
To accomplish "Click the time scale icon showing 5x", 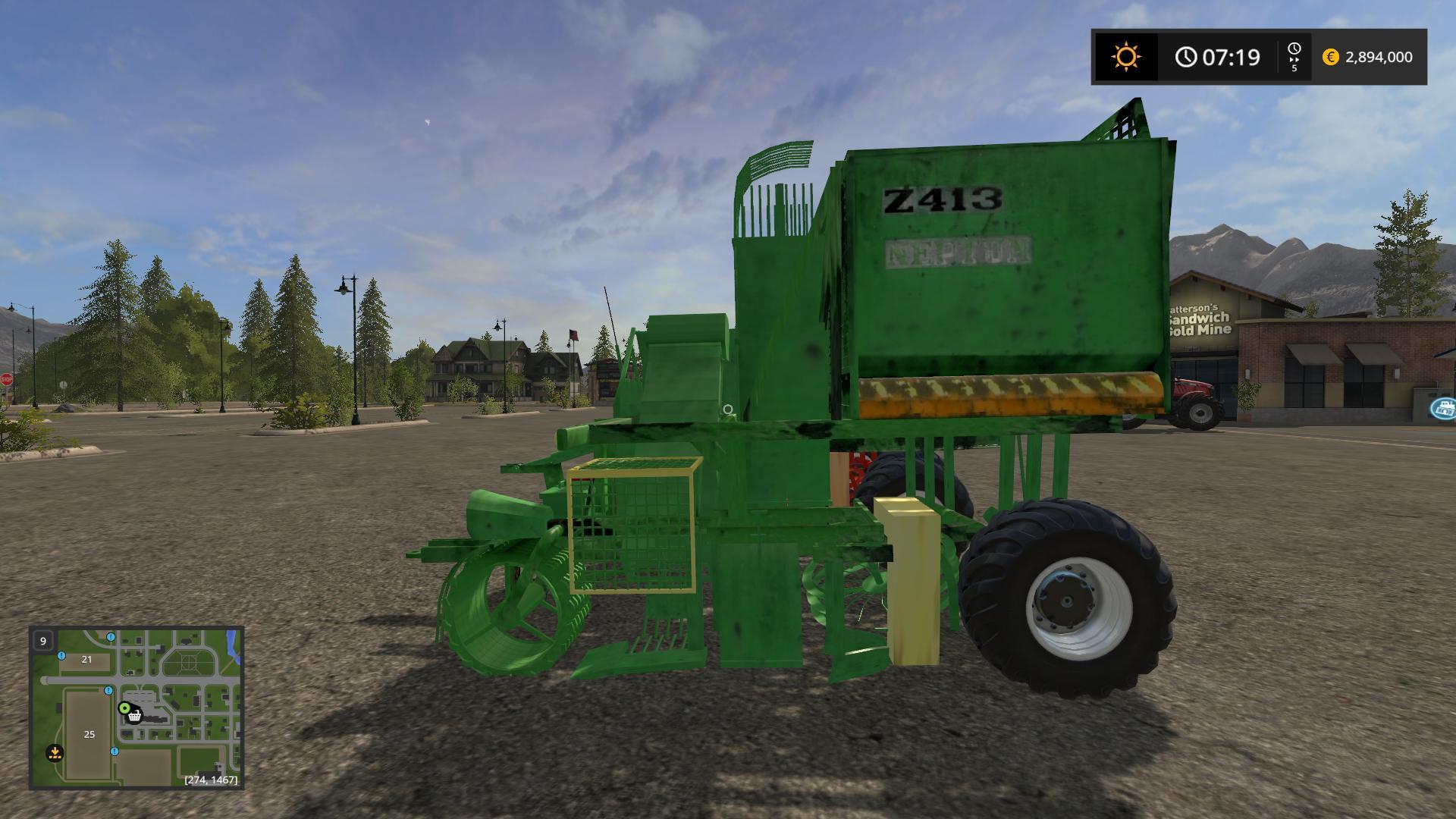I will point(1294,56).
